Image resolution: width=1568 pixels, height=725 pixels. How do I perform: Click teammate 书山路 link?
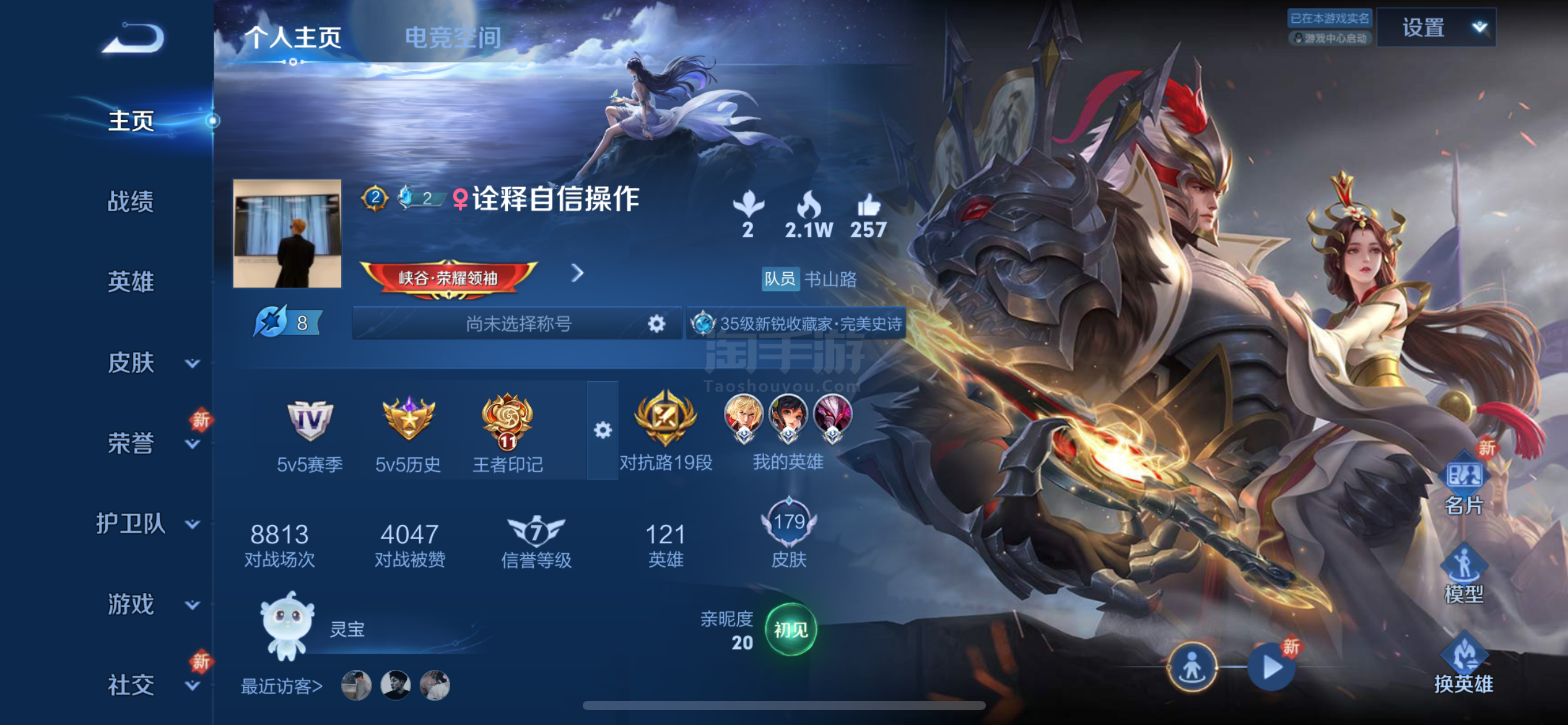click(x=830, y=280)
